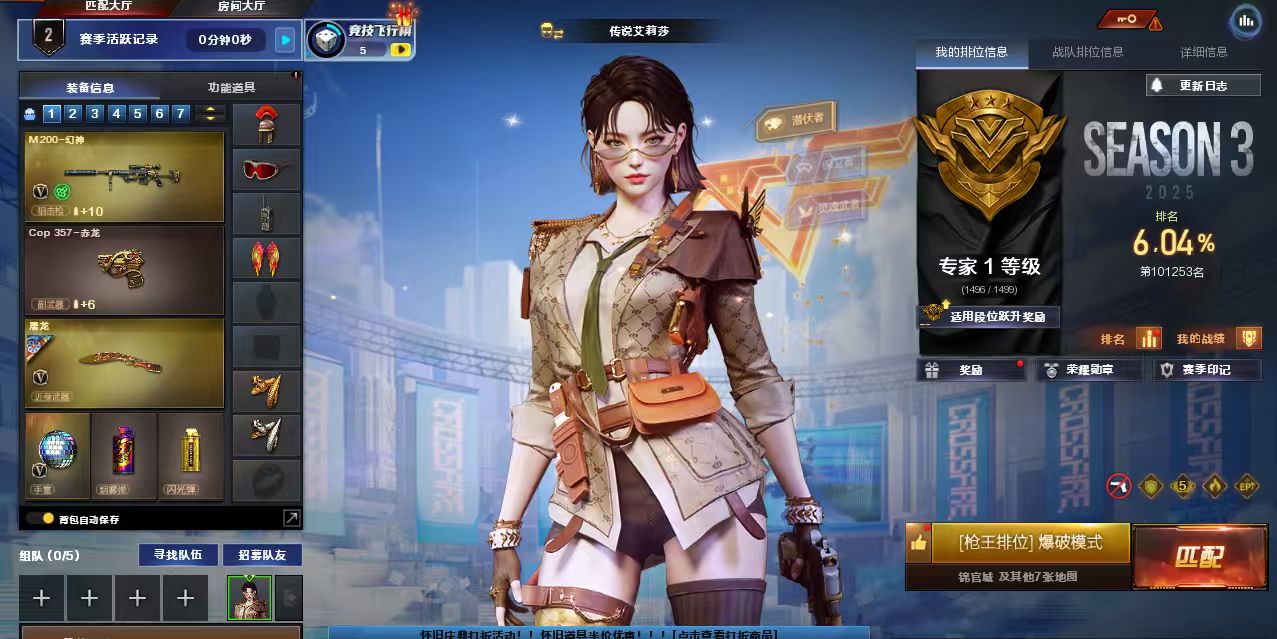Open the 详细信息 tab
Screen dimensions: 1277x639
1203,52
